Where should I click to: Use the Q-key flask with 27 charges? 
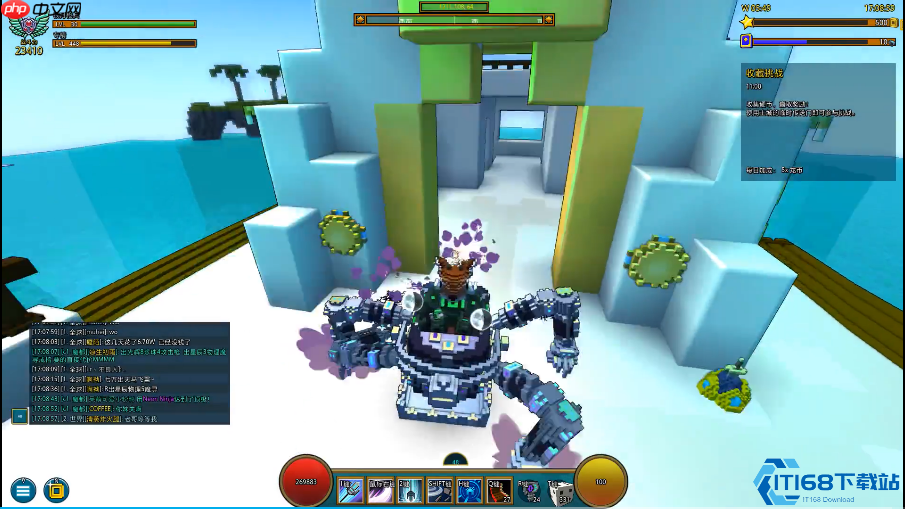500,490
